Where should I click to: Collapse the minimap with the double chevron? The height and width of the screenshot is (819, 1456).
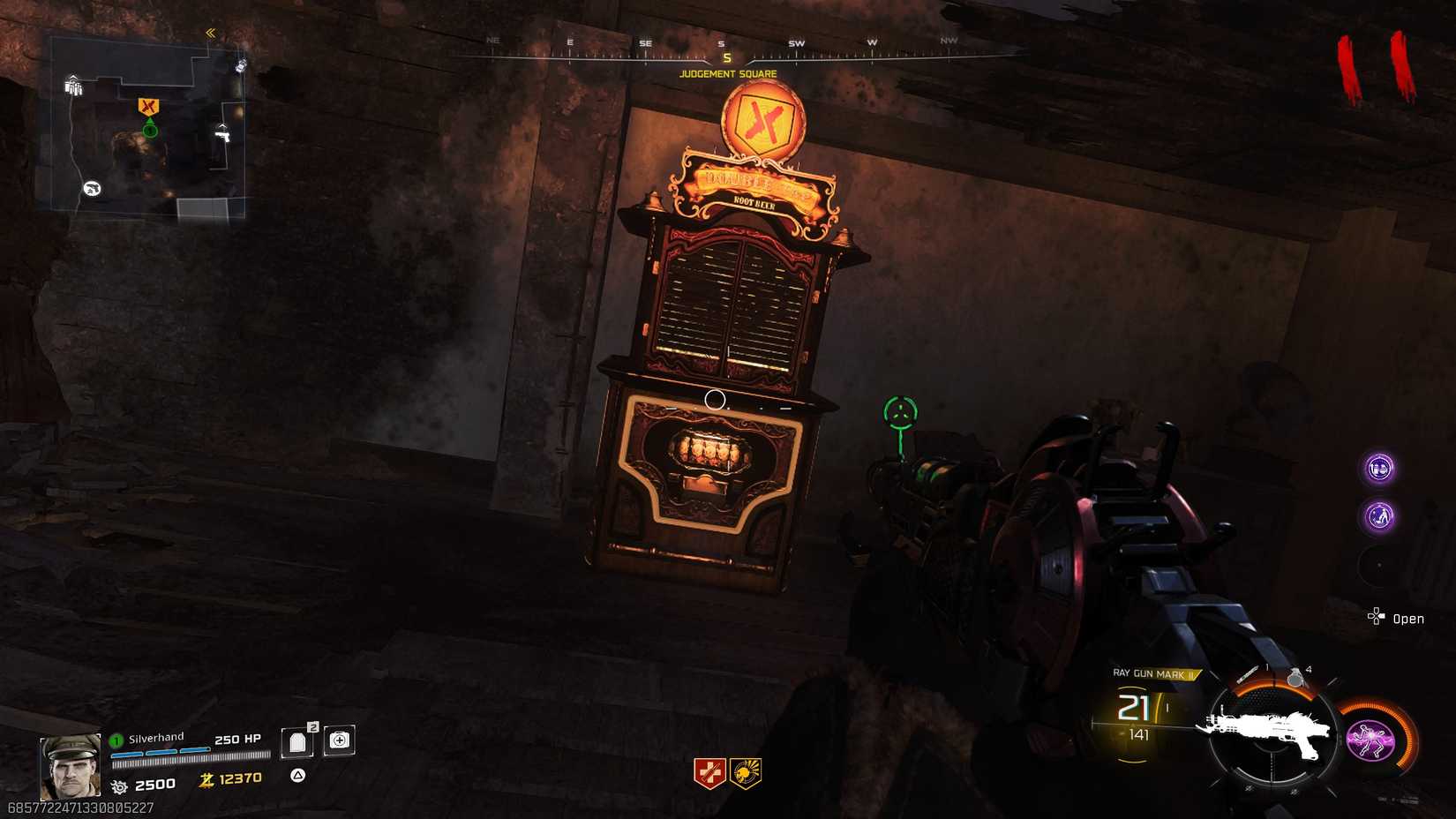[x=210, y=31]
